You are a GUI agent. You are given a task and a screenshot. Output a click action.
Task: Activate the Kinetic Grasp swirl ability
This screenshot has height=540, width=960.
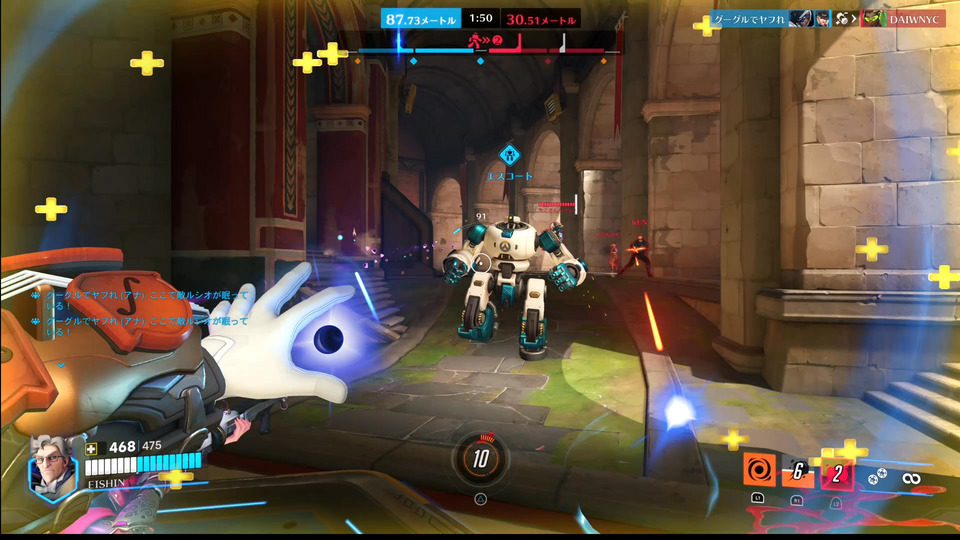[757, 471]
